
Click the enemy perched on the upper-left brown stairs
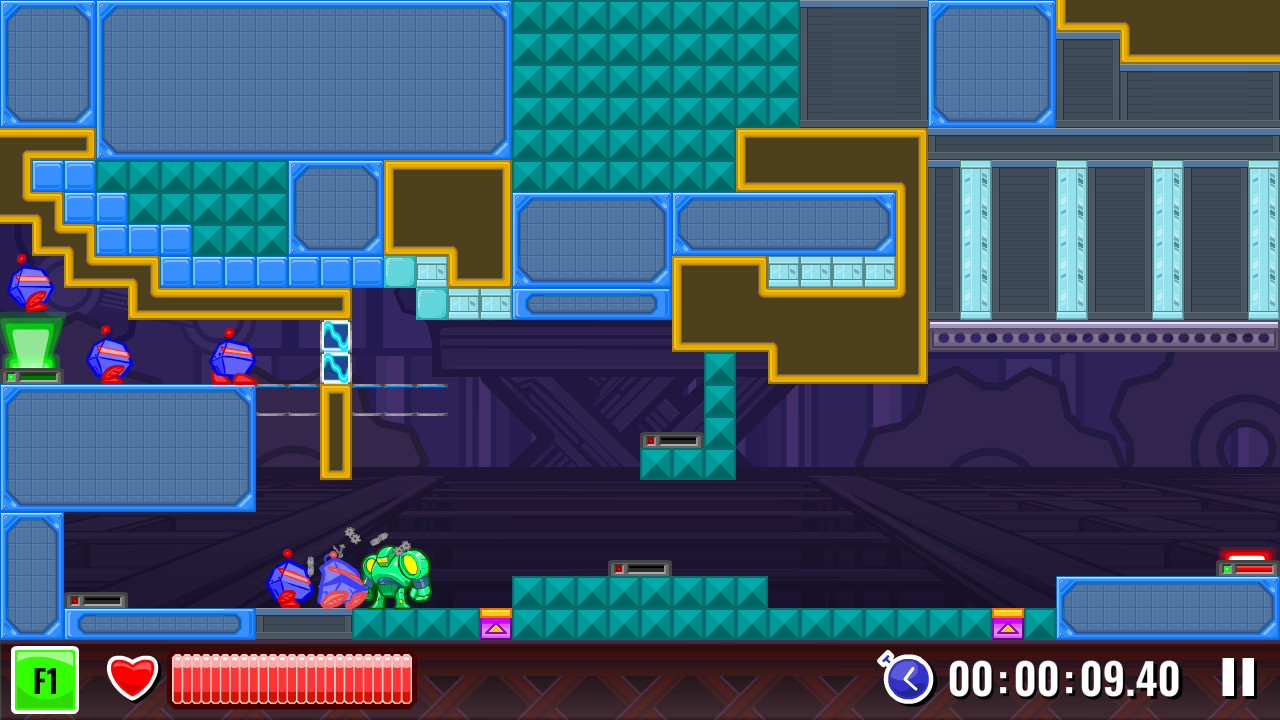pyautogui.click(x=30, y=285)
